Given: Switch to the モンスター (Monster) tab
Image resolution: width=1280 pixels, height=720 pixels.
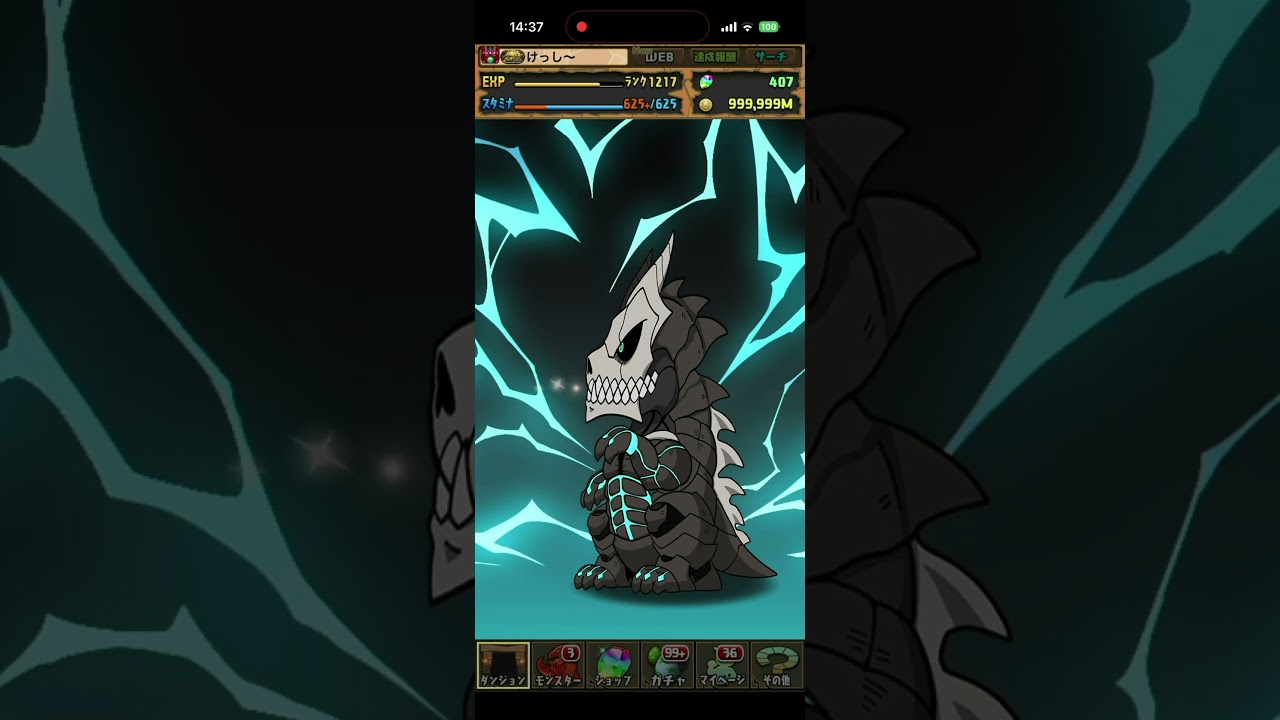Looking at the screenshot, I should pyautogui.click(x=558, y=666).
